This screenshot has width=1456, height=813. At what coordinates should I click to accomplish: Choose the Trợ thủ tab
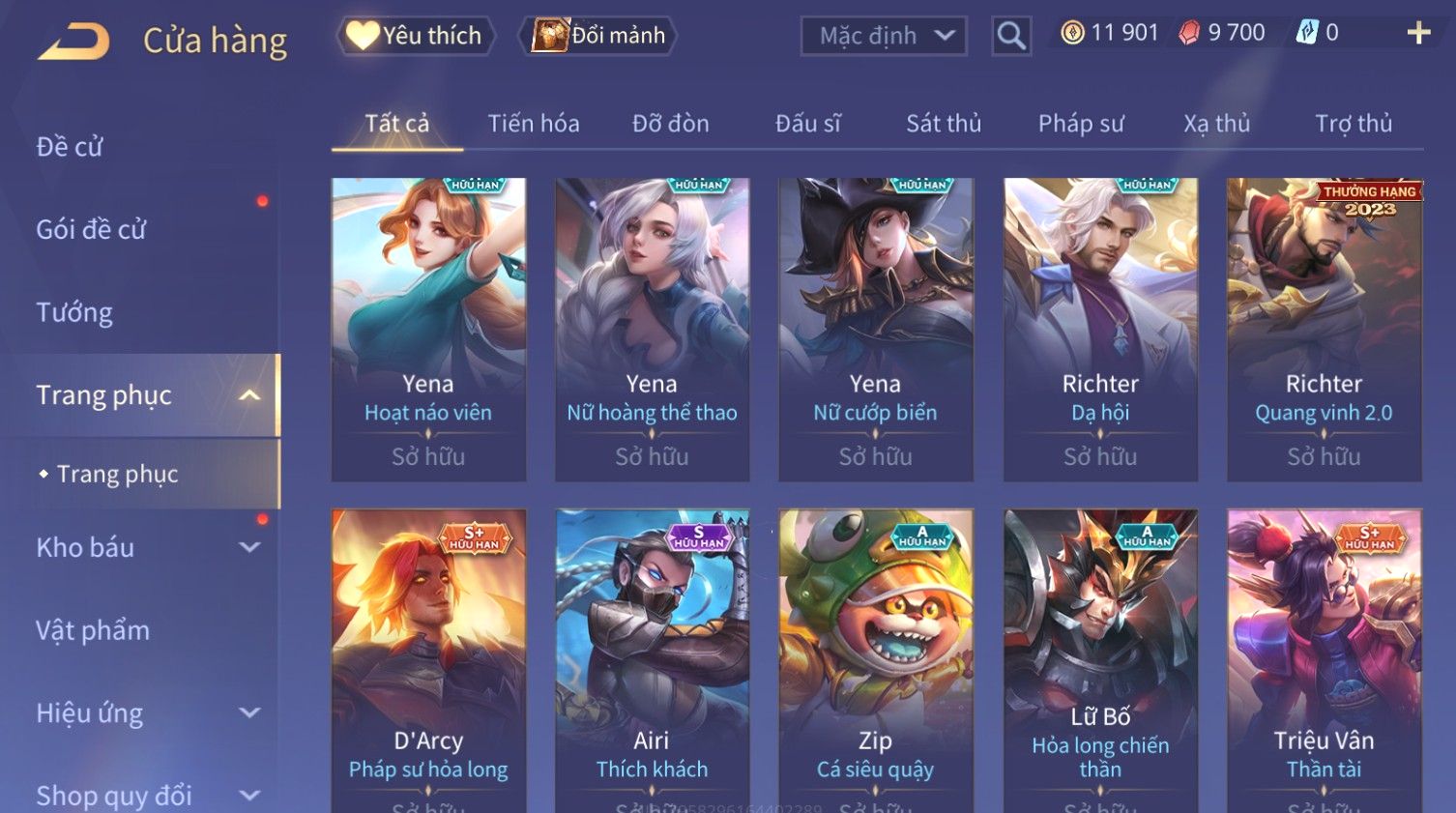click(1354, 124)
